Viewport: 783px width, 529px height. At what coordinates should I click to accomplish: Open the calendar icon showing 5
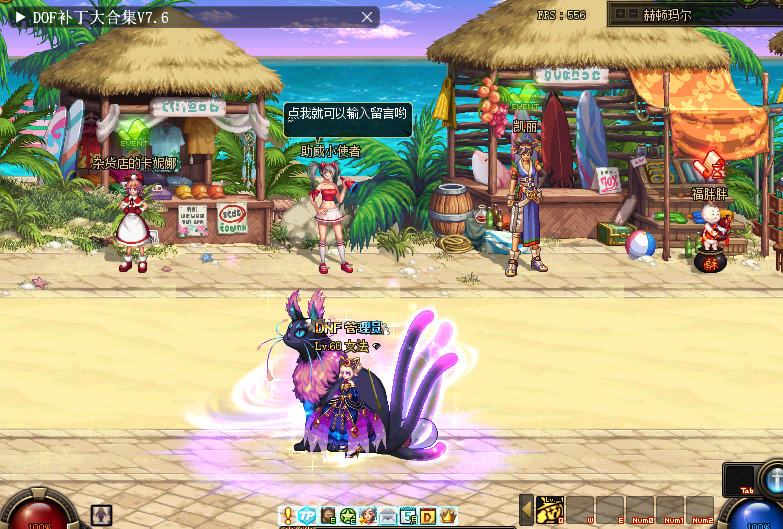click(x=407, y=516)
